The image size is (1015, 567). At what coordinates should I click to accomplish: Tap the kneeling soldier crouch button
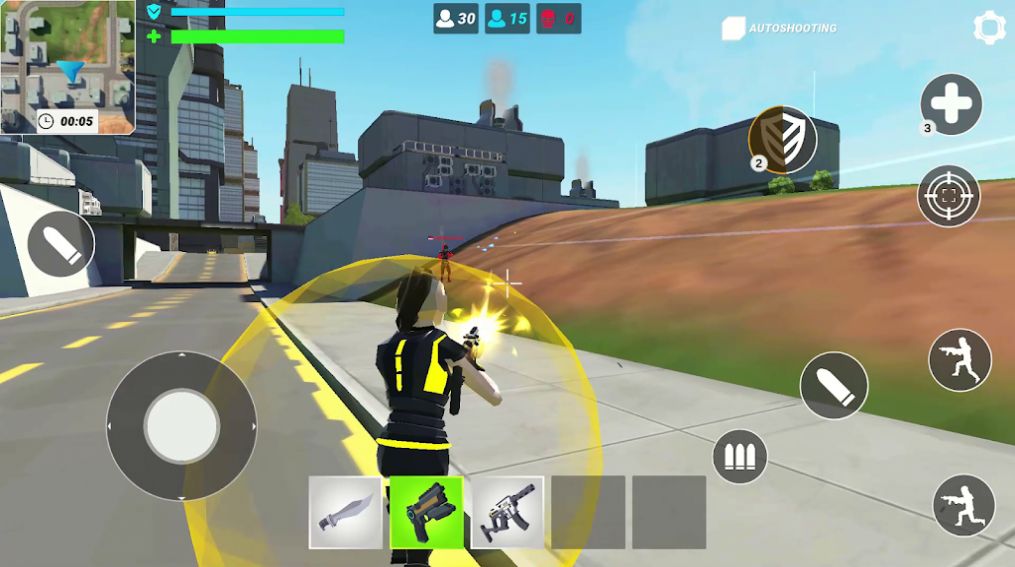(x=963, y=505)
